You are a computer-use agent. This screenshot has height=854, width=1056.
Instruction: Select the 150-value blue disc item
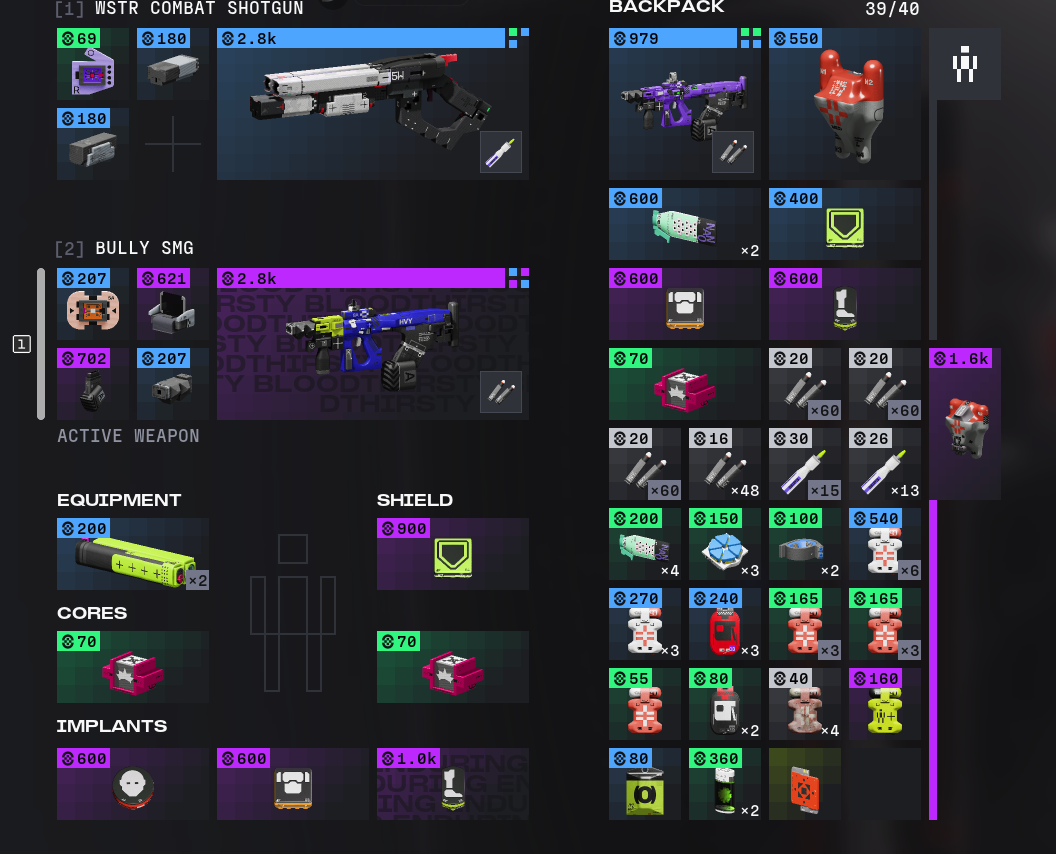click(724, 544)
